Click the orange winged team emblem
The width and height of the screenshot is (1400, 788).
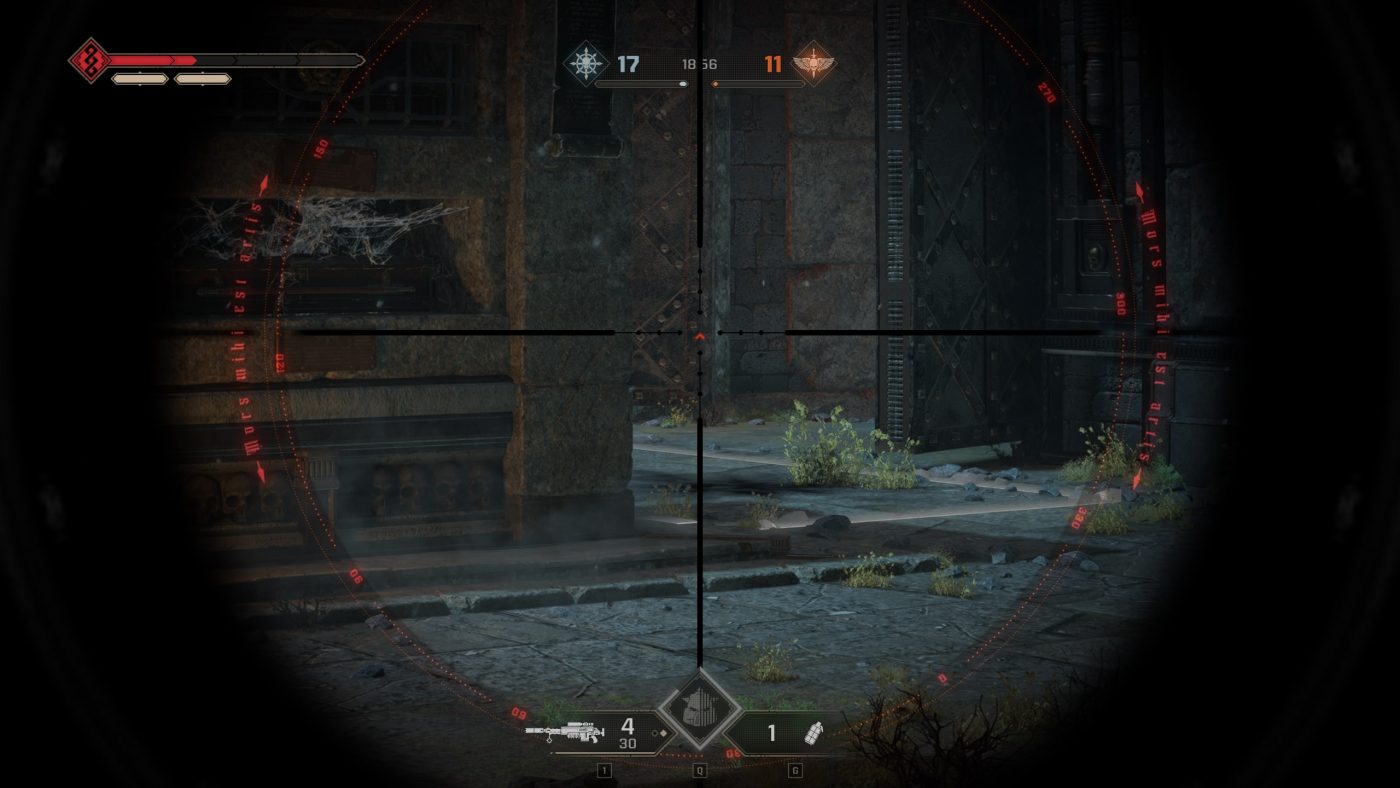coord(812,64)
